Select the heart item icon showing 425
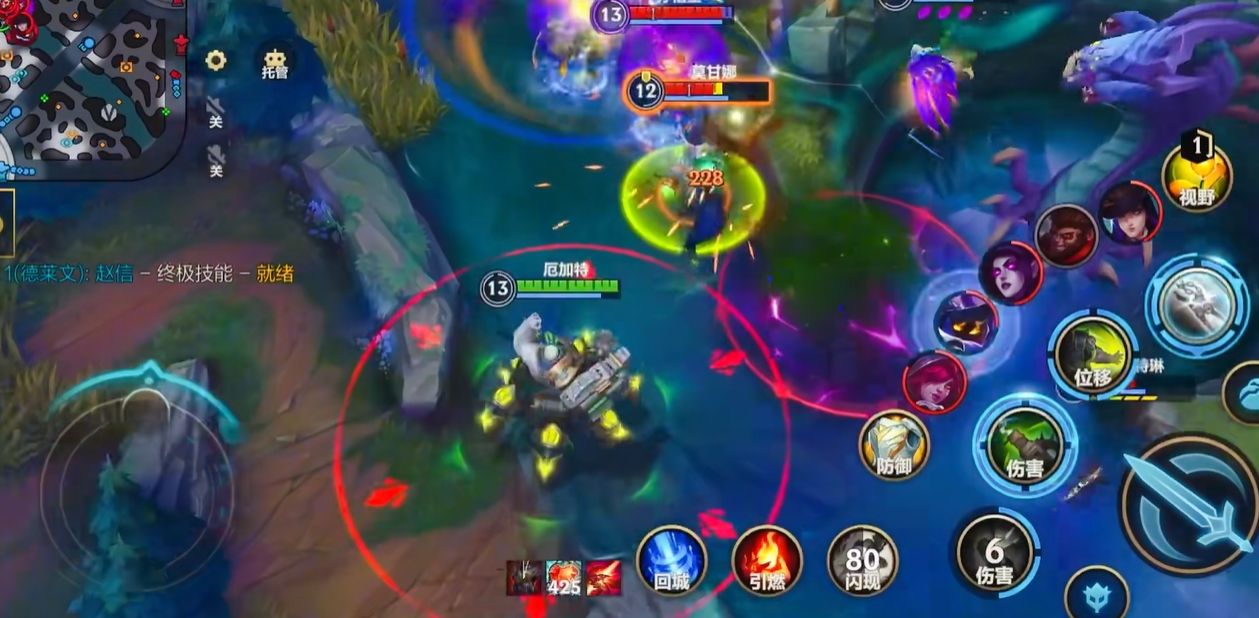Image resolution: width=1259 pixels, height=618 pixels. 563,577
